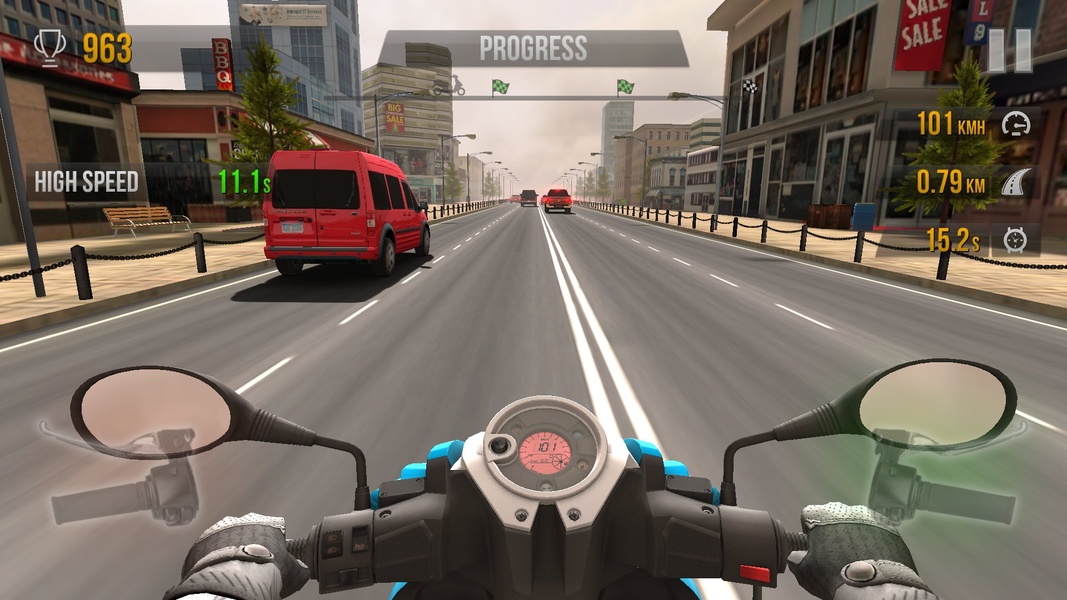
Task: Pause the game with the pause button
Action: [1010, 50]
